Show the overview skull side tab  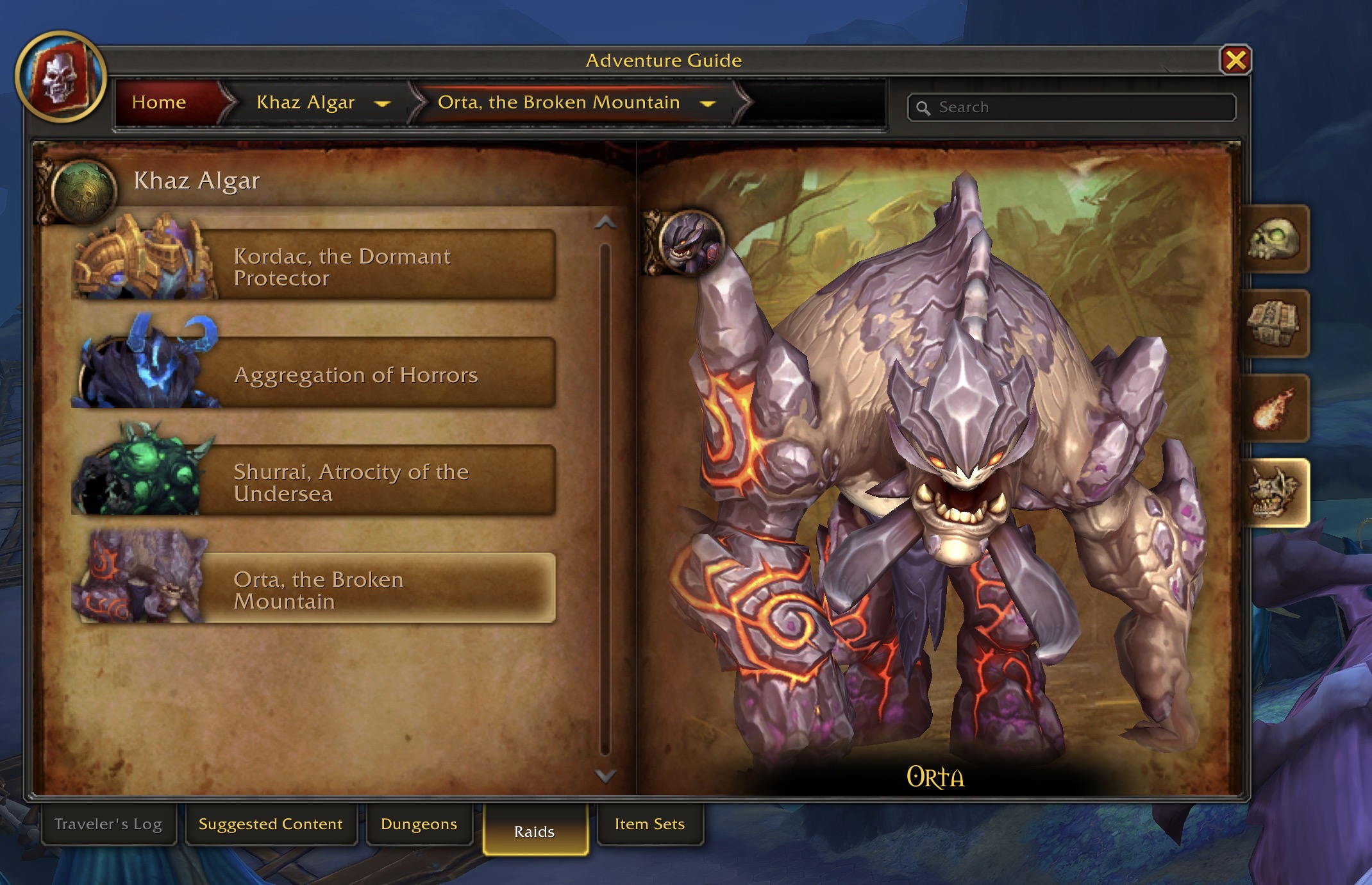tap(1274, 240)
